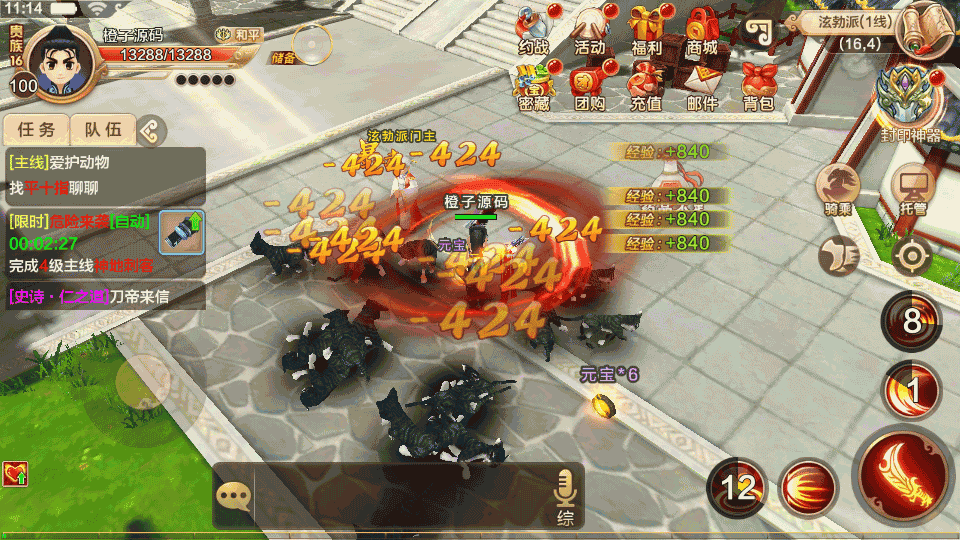Toggle 托管 auto-play mode
This screenshot has height=540, width=960.
coord(912,188)
